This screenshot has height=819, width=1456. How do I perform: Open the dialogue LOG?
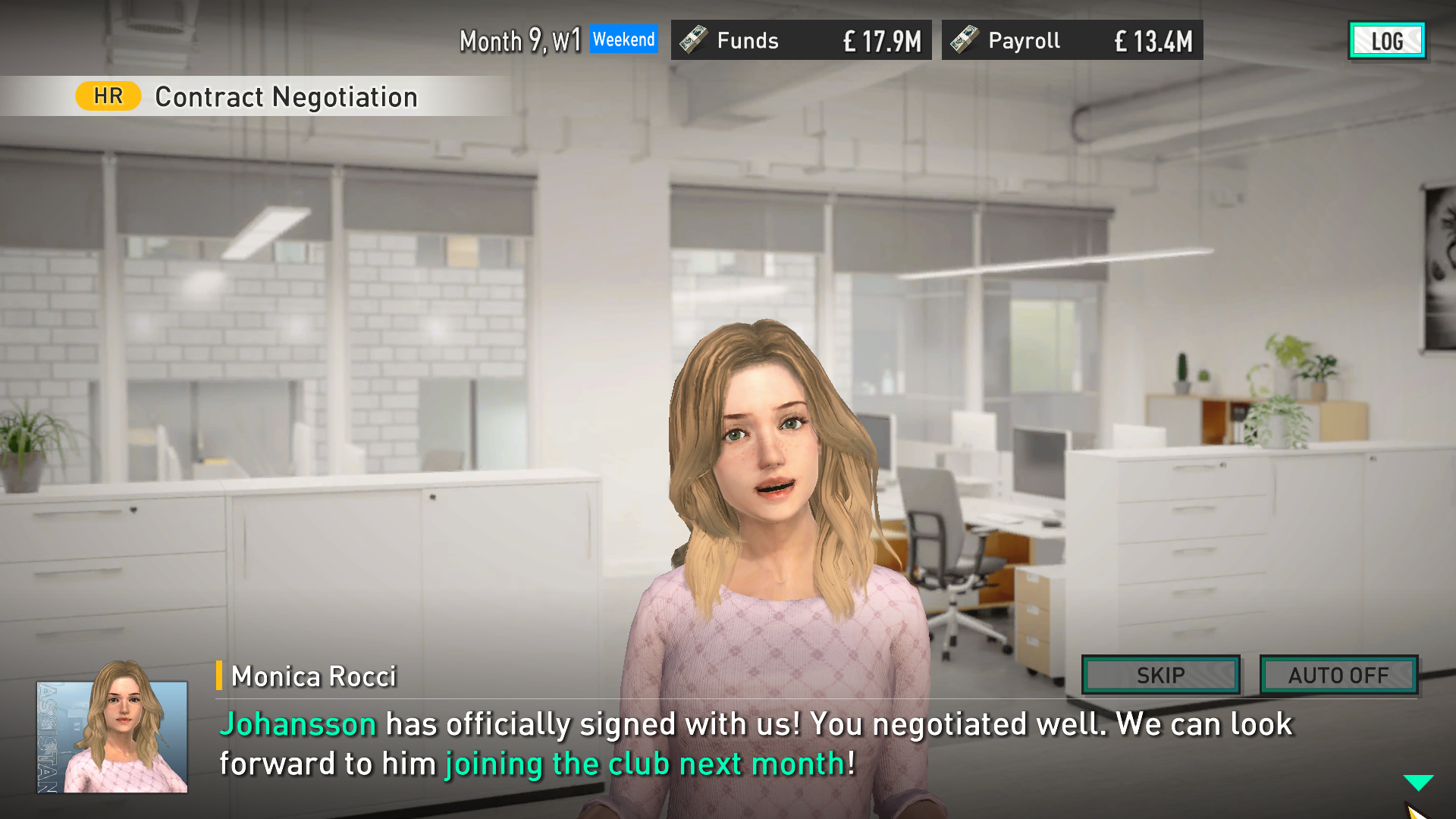(x=1386, y=41)
